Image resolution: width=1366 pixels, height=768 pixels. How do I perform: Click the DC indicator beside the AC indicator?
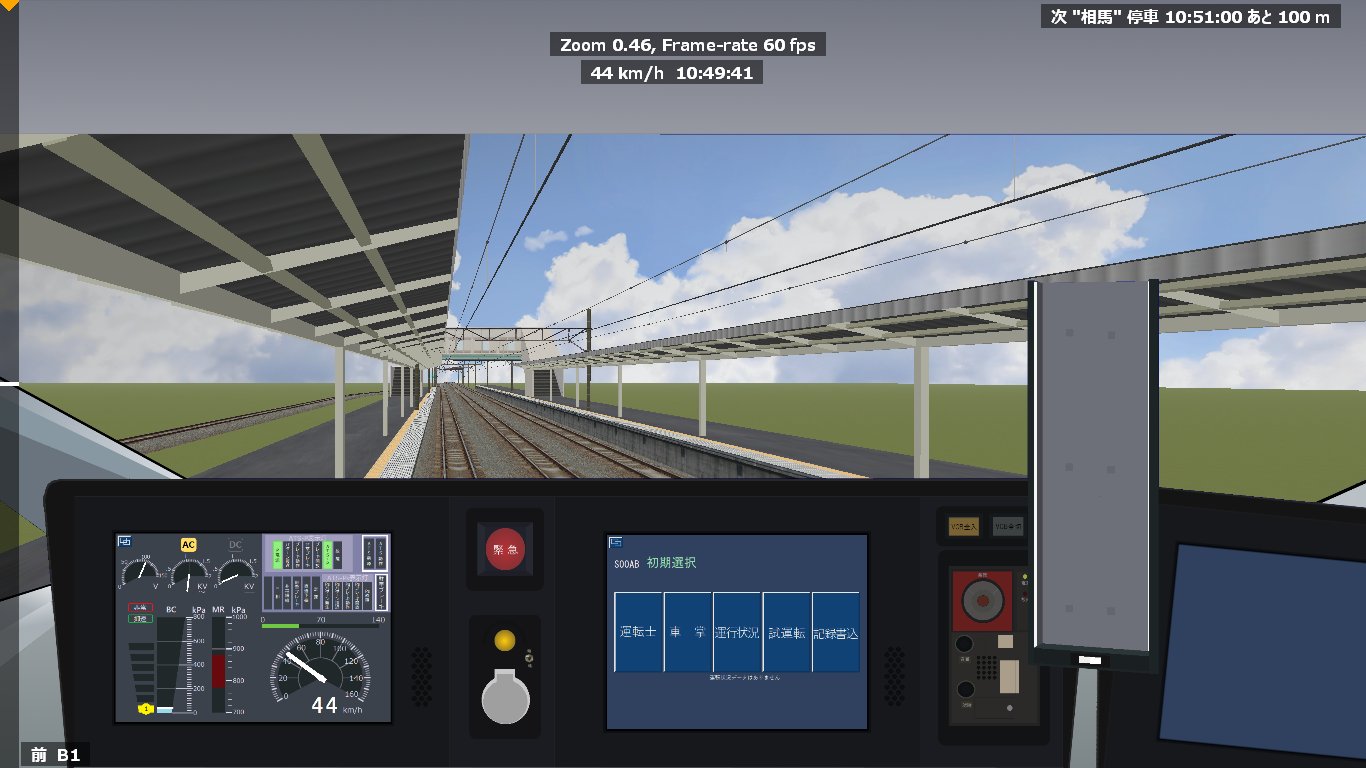coord(235,543)
